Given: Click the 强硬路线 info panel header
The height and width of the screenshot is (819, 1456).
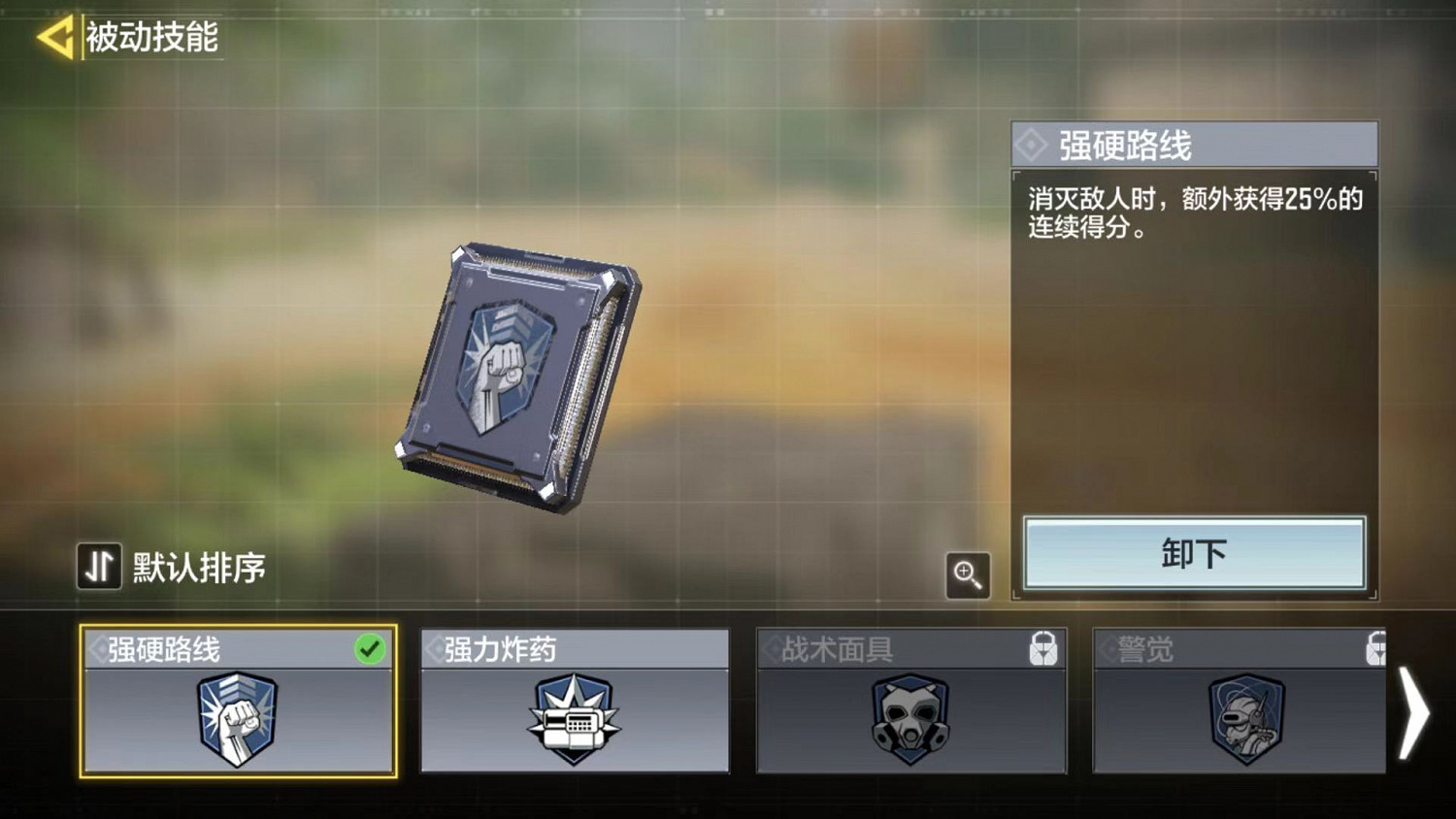Looking at the screenshot, I should click(1195, 145).
